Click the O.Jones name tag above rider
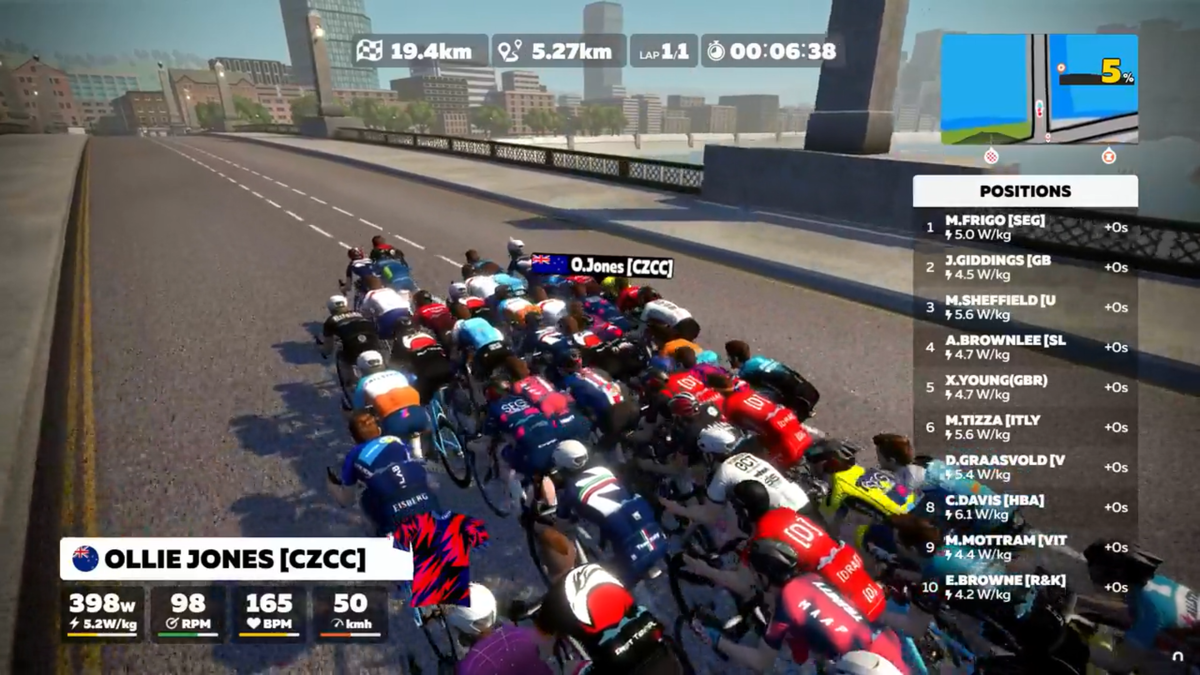This screenshot has width=1200, height=675. 602,265
